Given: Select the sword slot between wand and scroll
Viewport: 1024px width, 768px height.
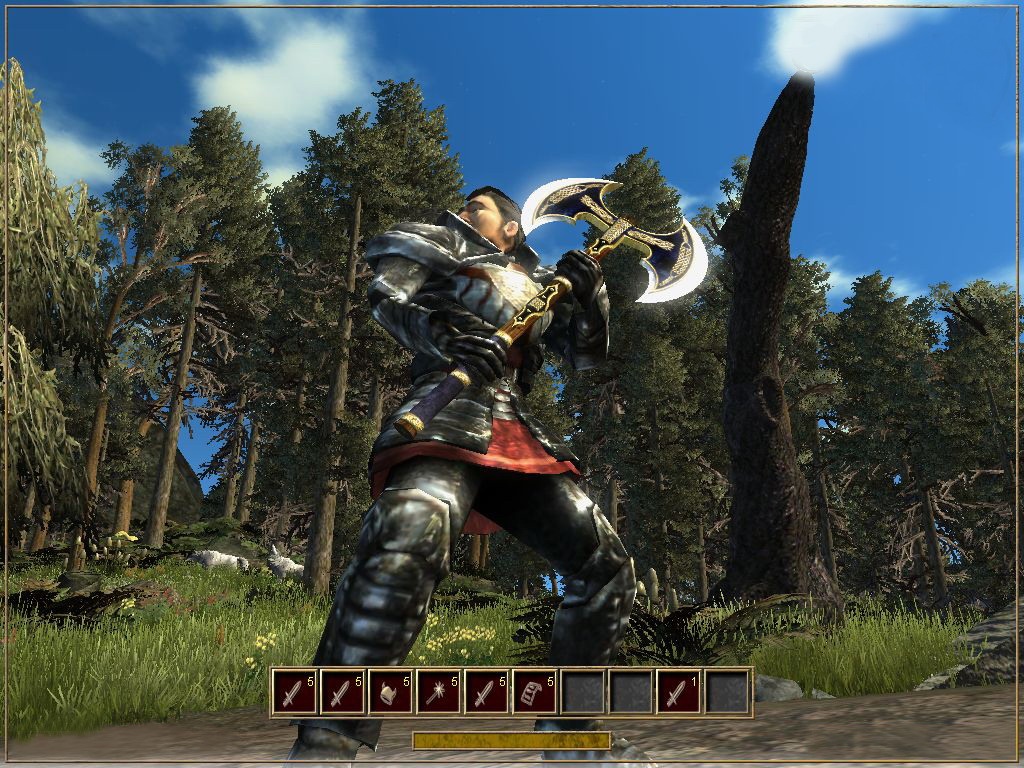Looking at the screenshot, I should click(x=487, y=692).
